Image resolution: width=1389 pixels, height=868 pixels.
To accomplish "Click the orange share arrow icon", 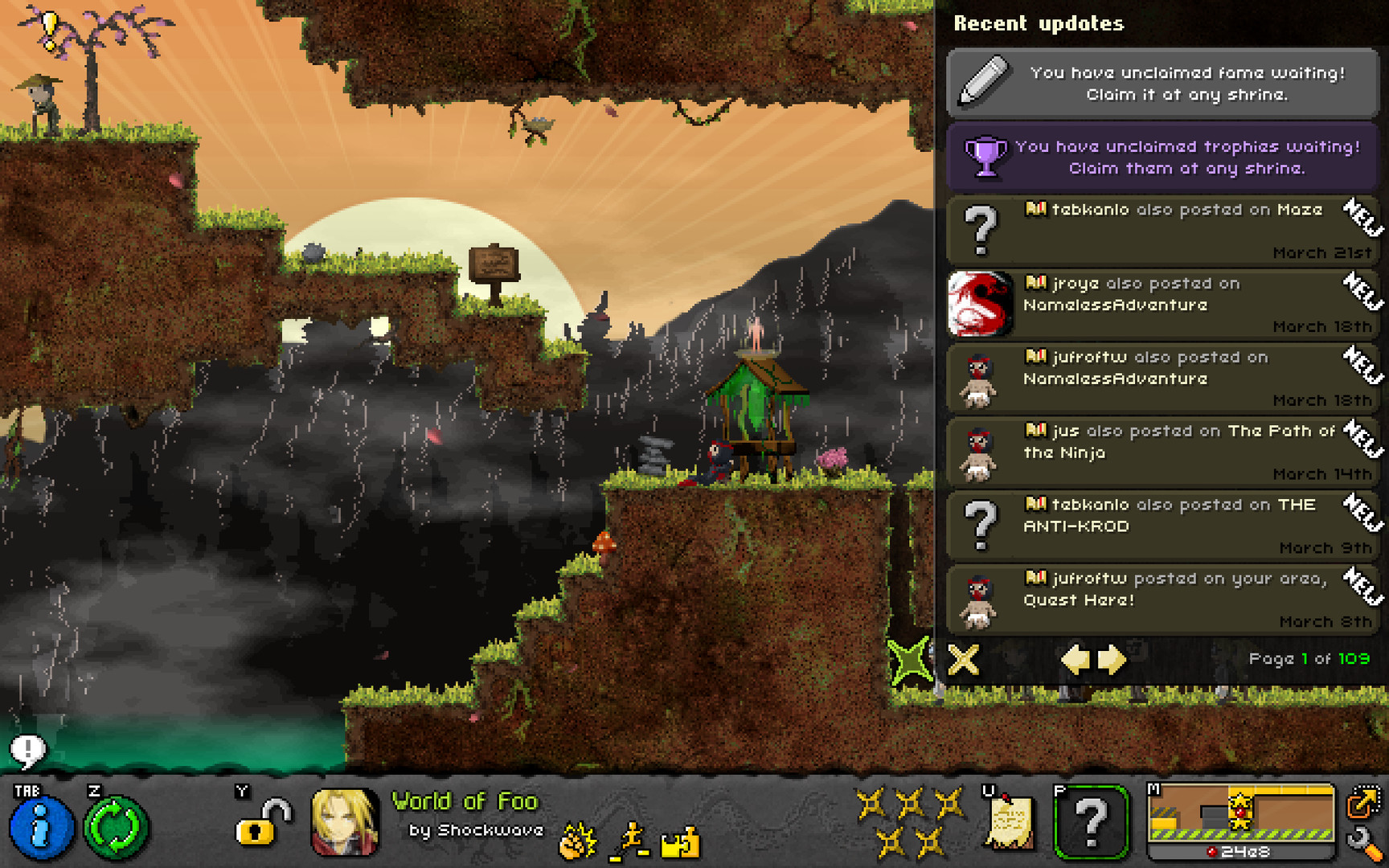I will 1363,800.
